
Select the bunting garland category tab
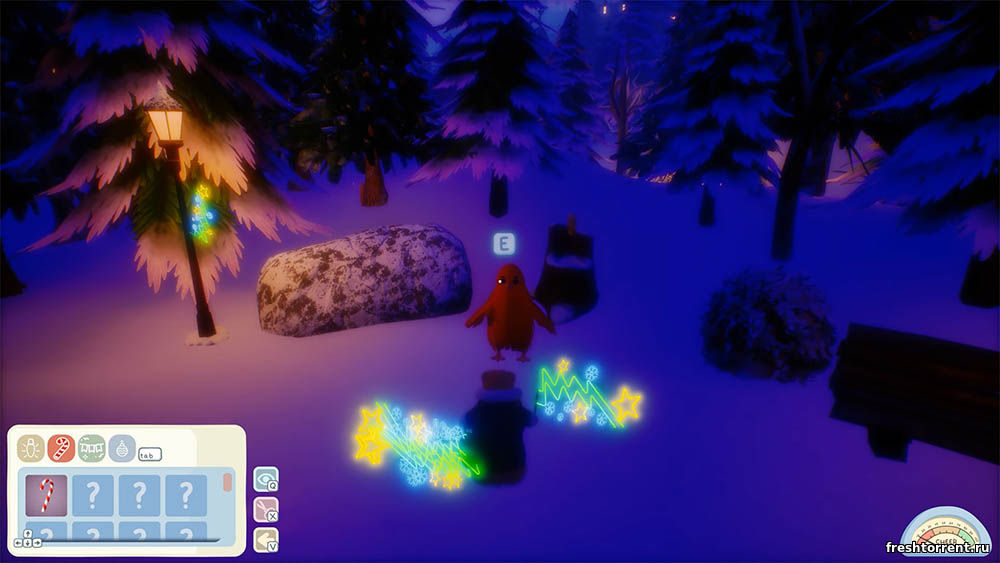pyautogui.click(x=92, y=447)
